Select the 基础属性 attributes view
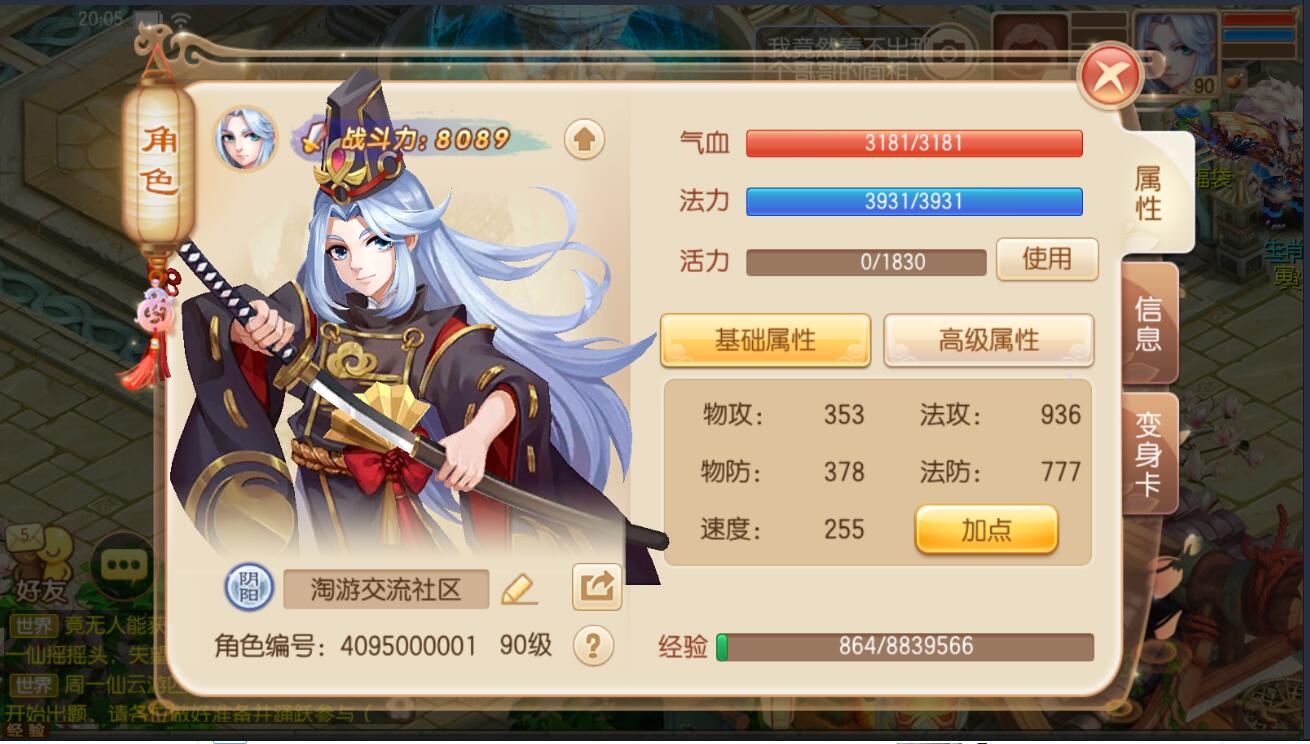Image resolution: width=1310 pixels, height=744 pixels. coord(765,341)
